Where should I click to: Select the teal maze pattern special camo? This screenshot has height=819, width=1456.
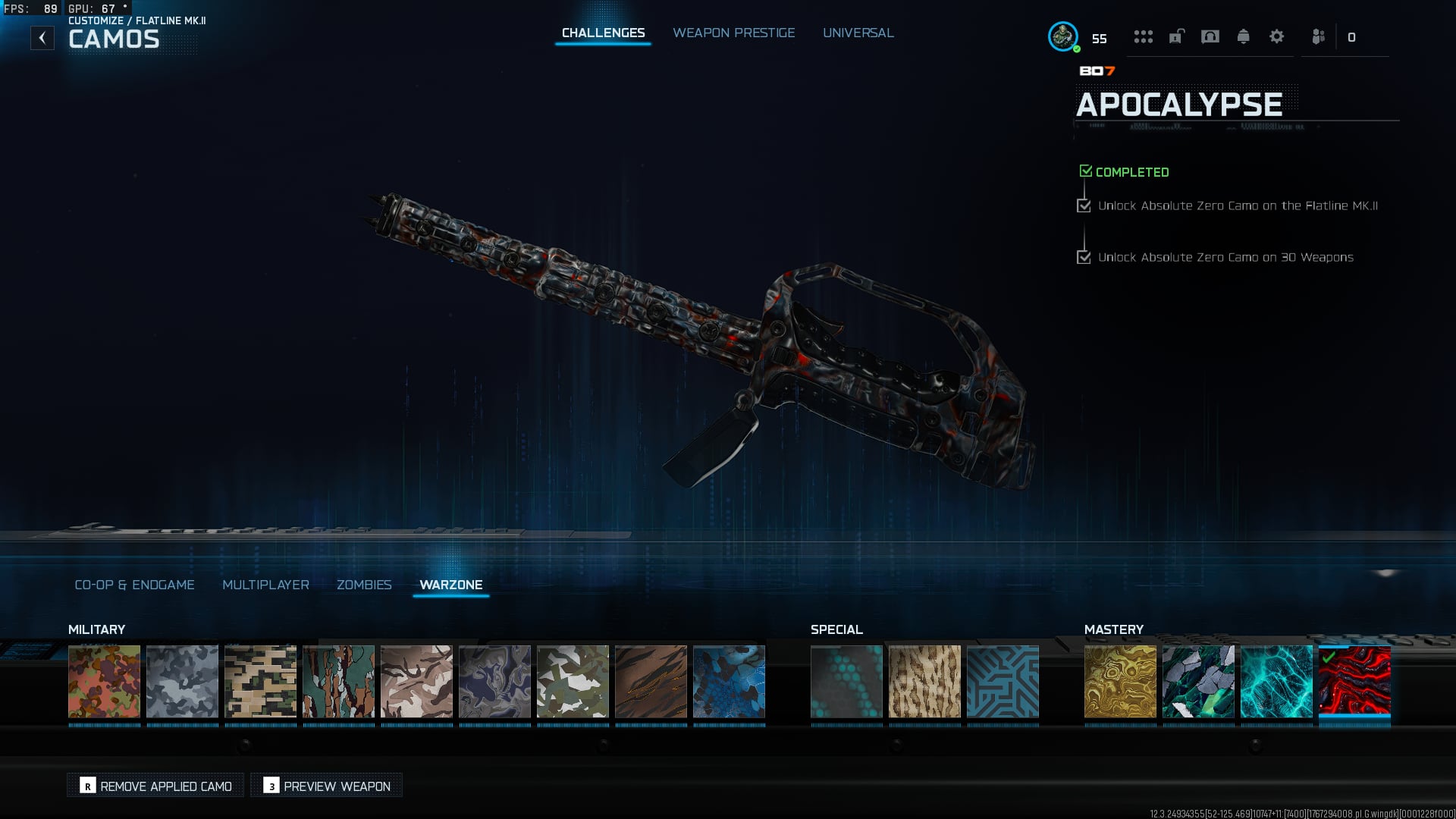pos(1003,681)
